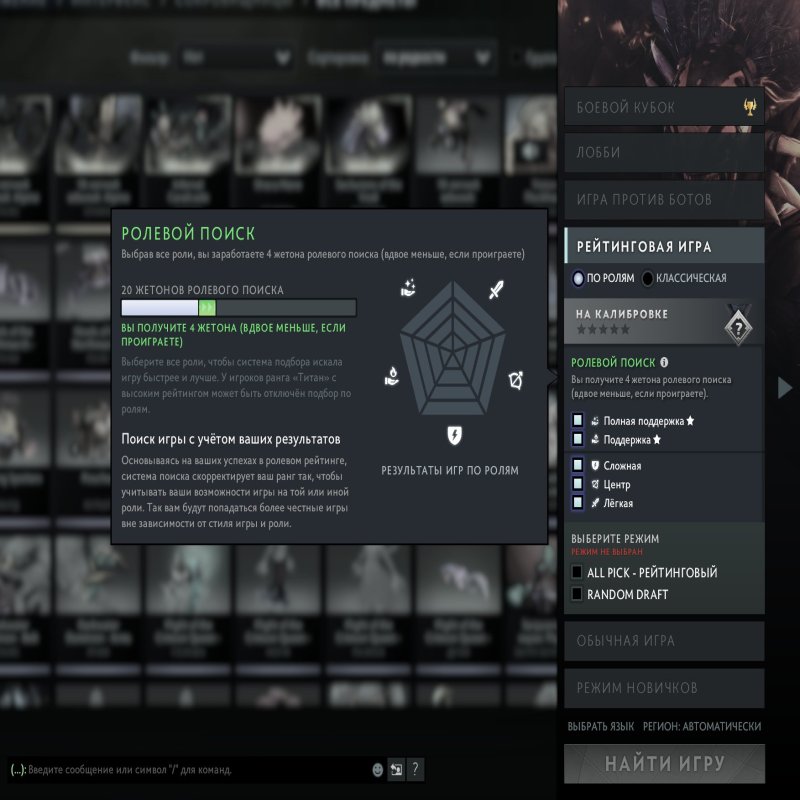Tick the Поддержка role checkbox
The height and width of the screenshot is (800, 800).
578,439
